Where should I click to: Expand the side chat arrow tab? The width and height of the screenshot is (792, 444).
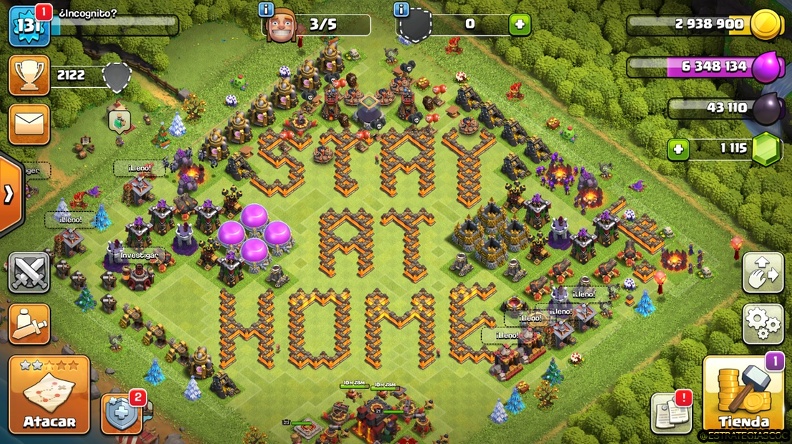point(8,194)
